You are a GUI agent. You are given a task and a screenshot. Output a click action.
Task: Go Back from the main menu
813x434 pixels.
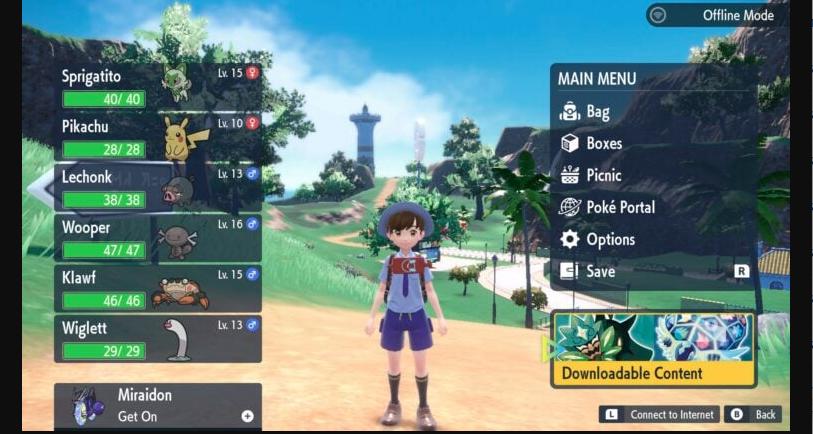click(x=753, y=414)
